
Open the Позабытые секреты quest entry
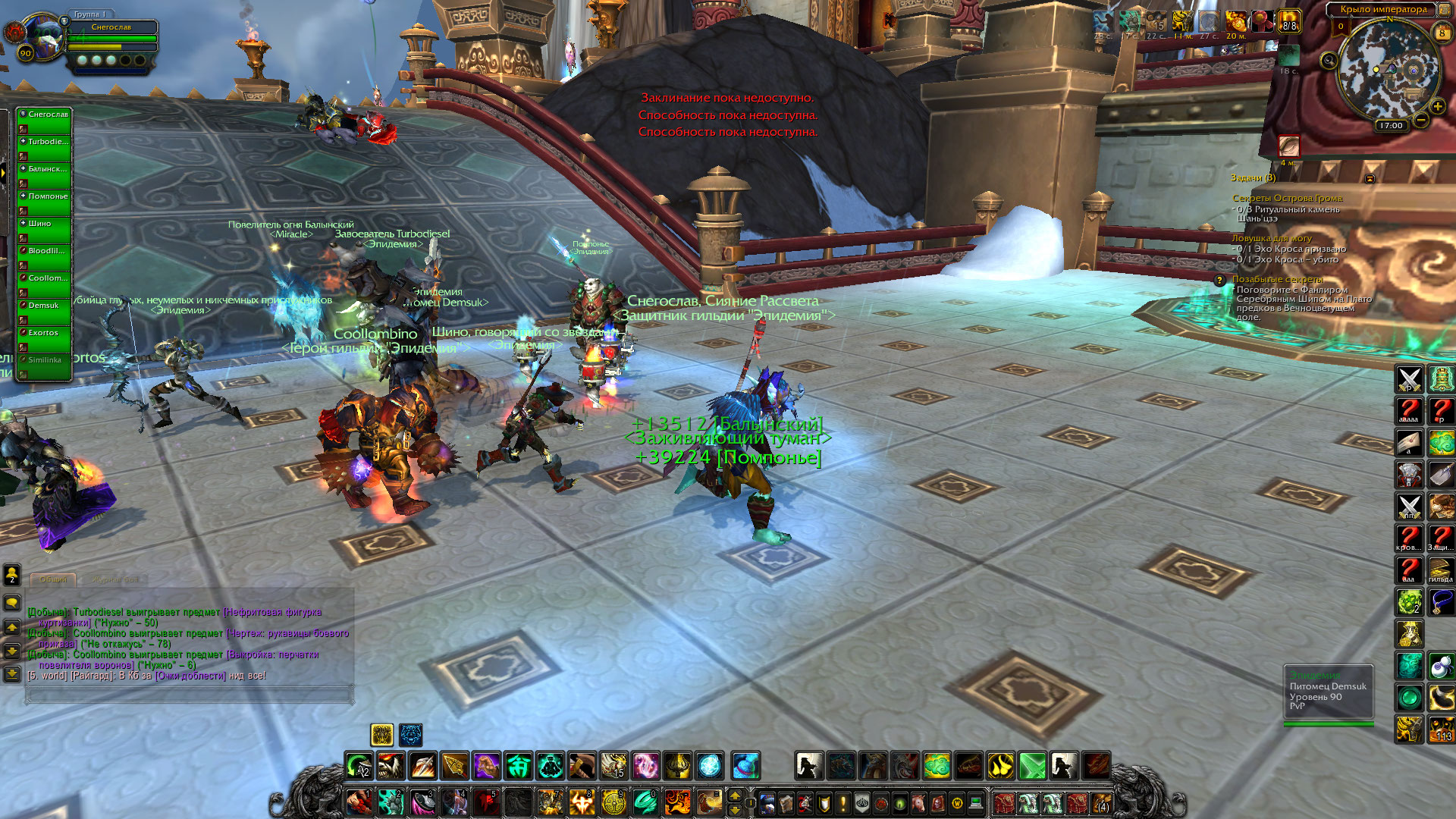coord(1277,279)
